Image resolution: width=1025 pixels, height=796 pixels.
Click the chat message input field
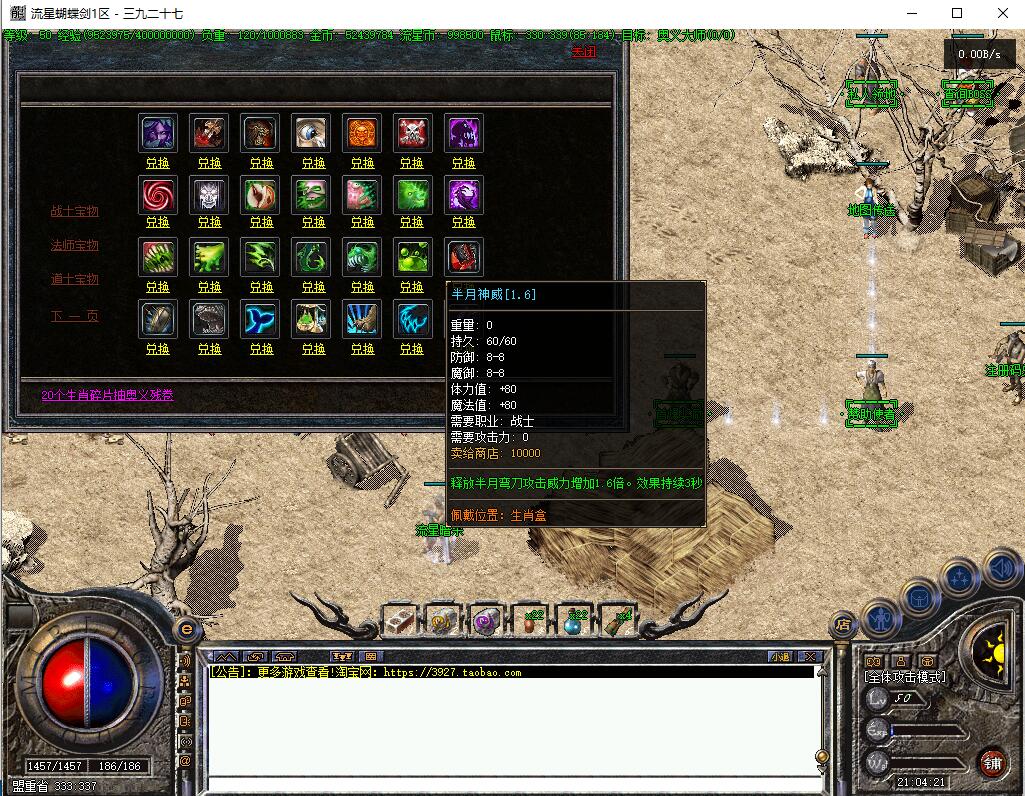[510, 783]
